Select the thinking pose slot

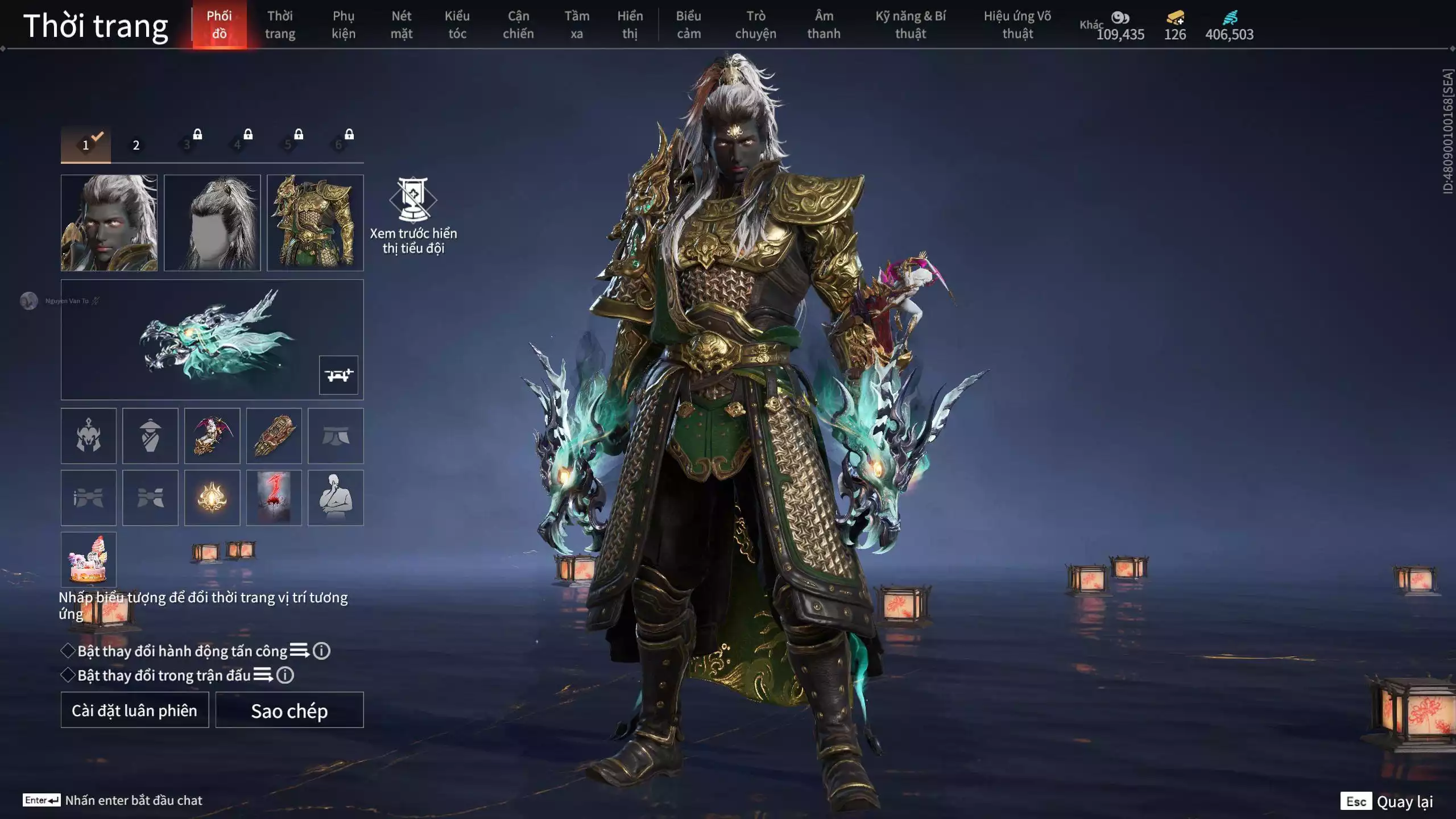[336, 498]
